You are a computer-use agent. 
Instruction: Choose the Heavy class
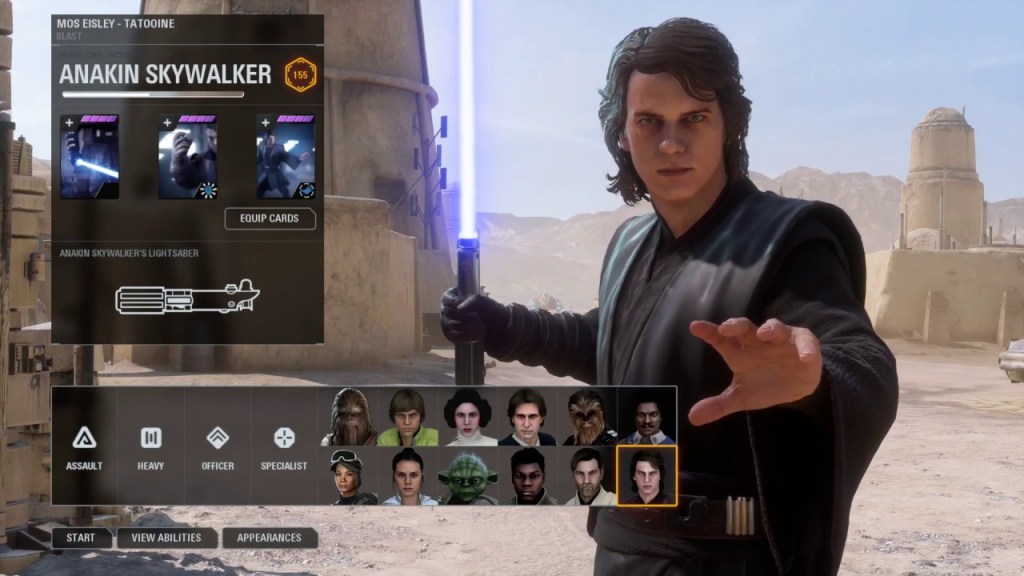[x=151, y=446]
